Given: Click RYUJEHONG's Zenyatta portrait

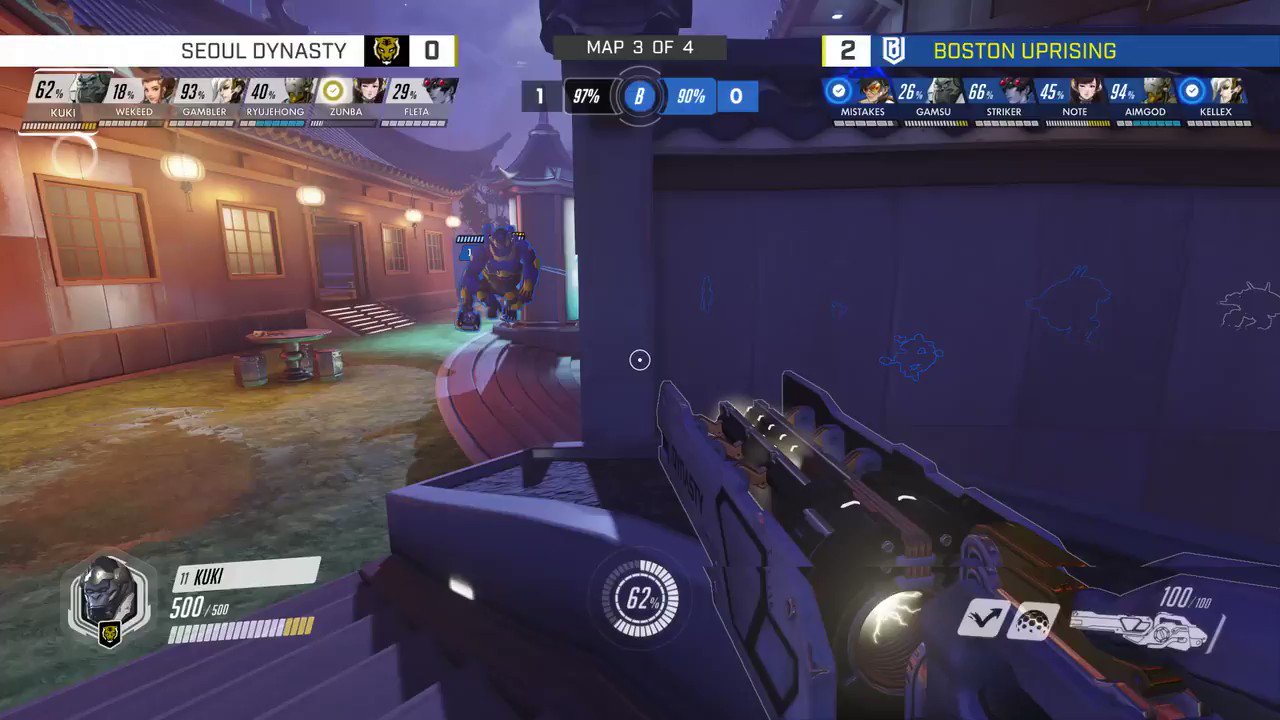Looking at the screenshot, I should pyautogui.click(x=294, y=92).
